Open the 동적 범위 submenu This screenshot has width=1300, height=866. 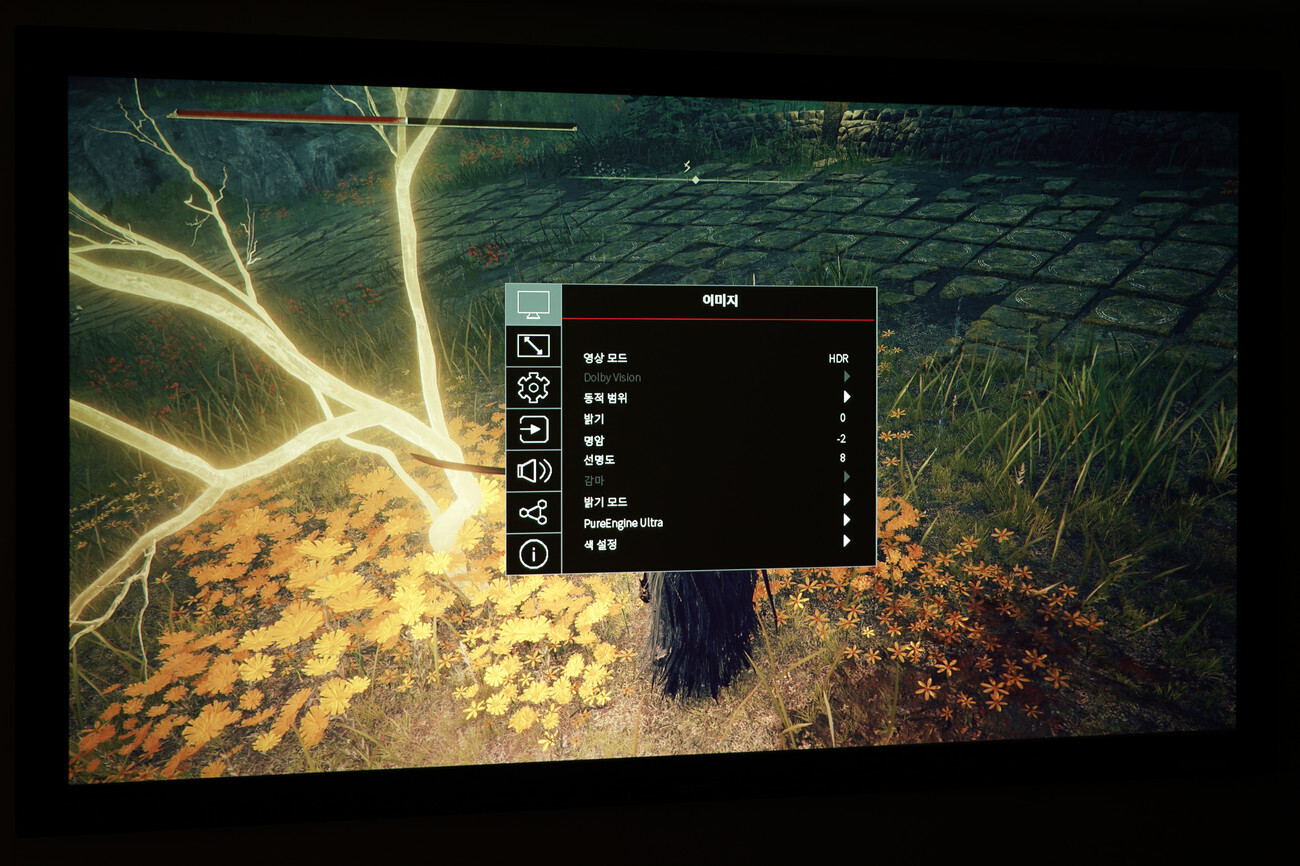pos(716,398)
